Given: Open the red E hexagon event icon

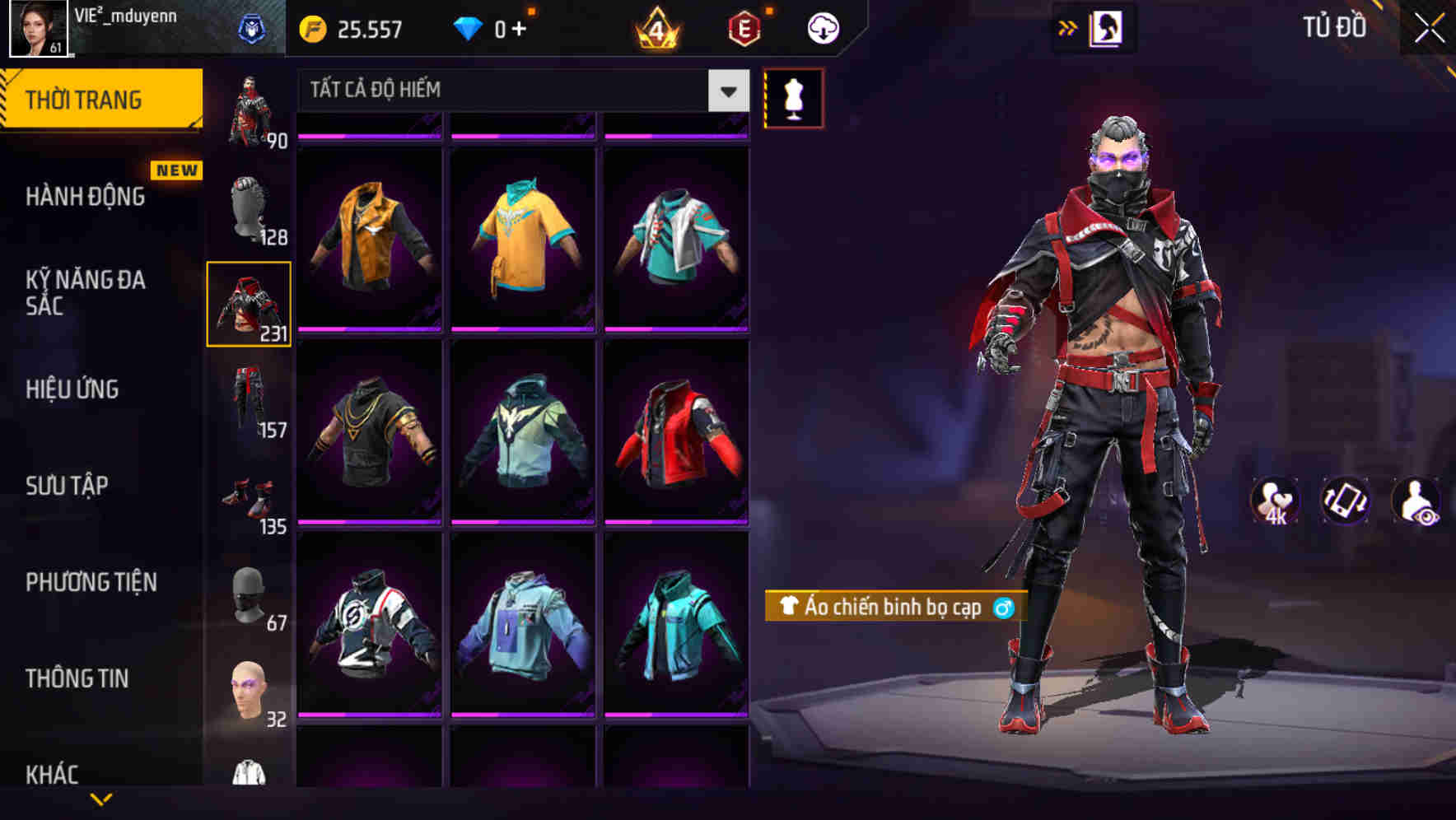Looking at the screenshot, I should [x=744, y=26].
